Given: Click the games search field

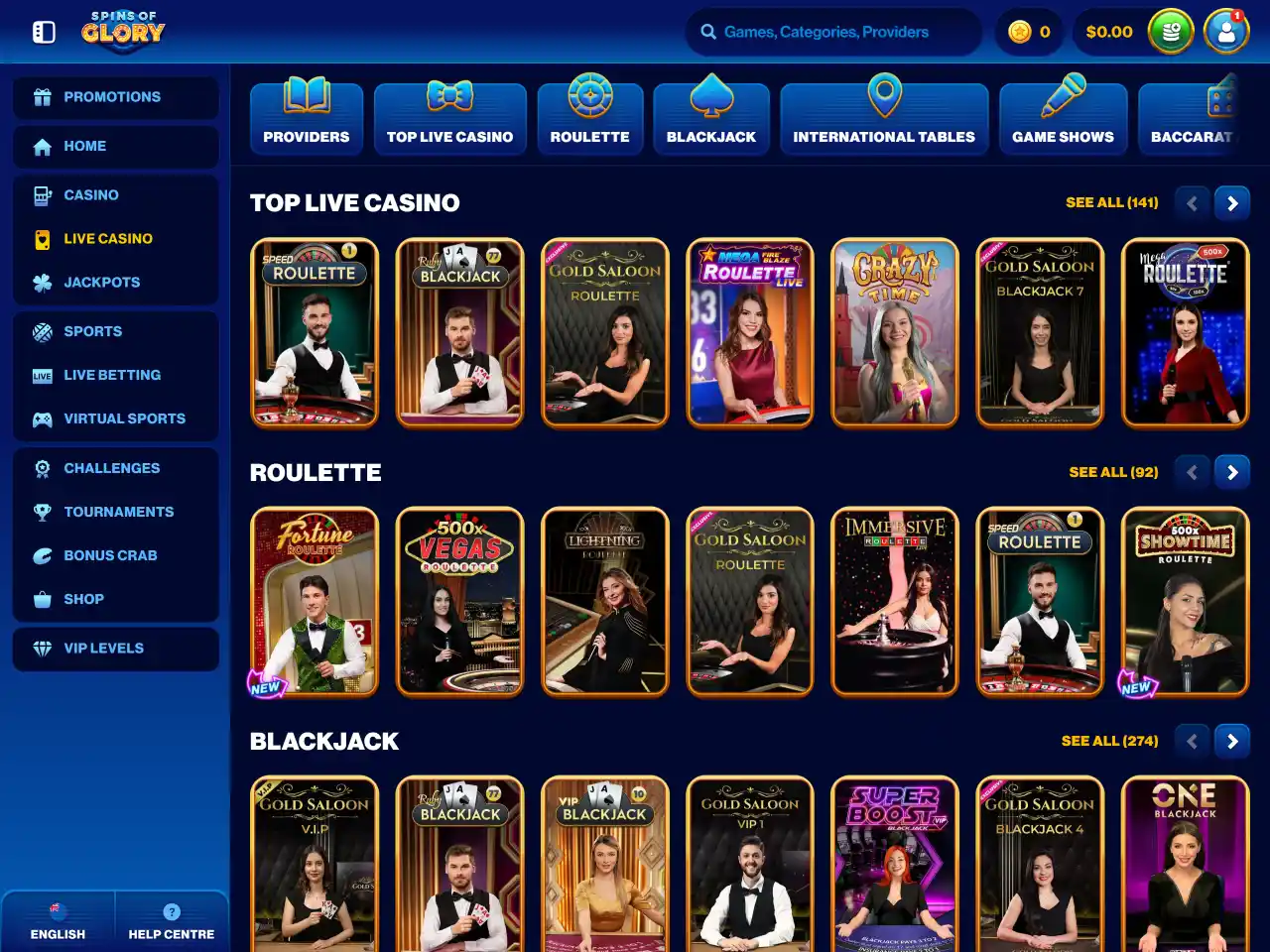Looking at the screenshot, I should click(833, 32).
